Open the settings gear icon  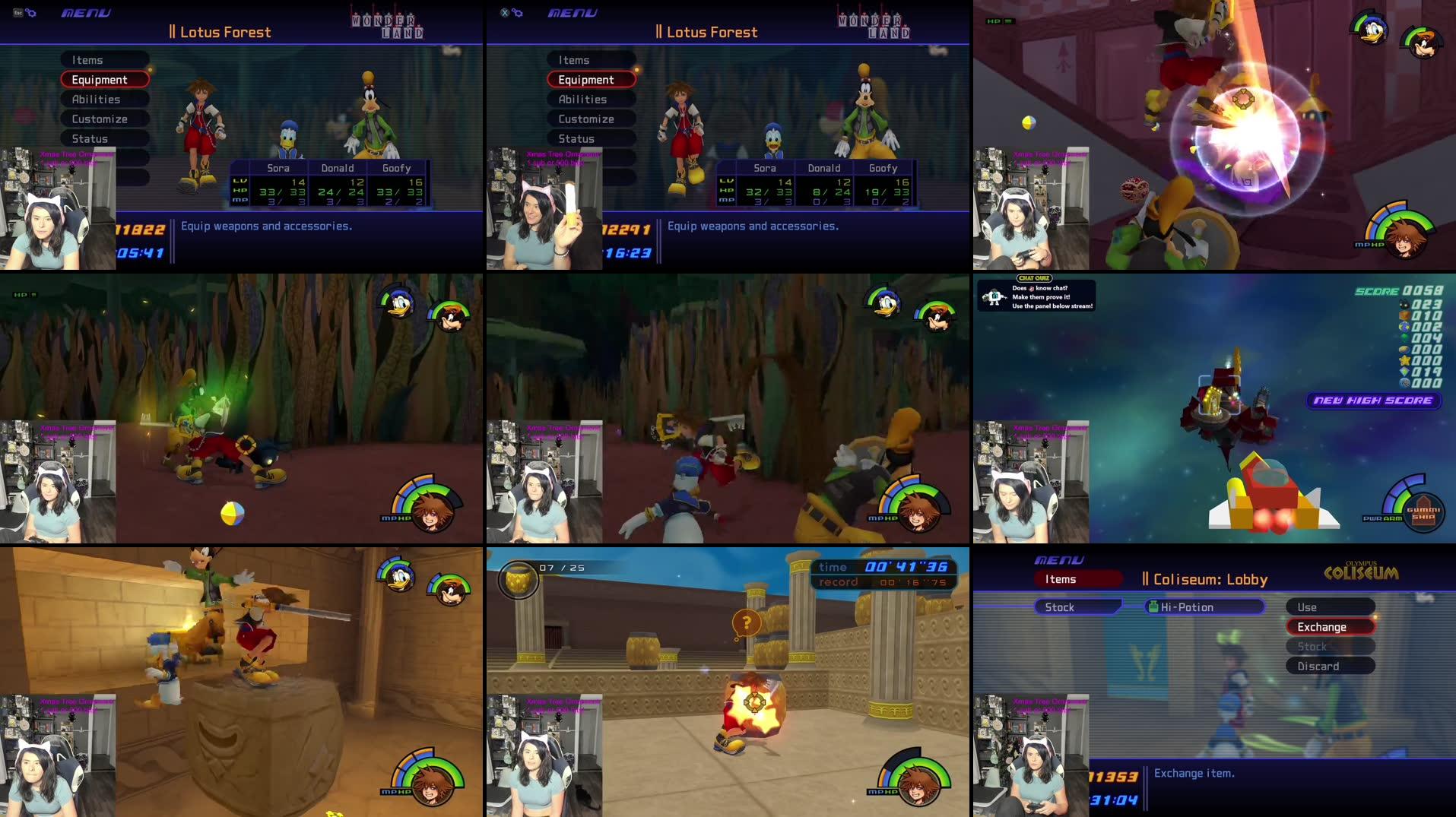29,13
